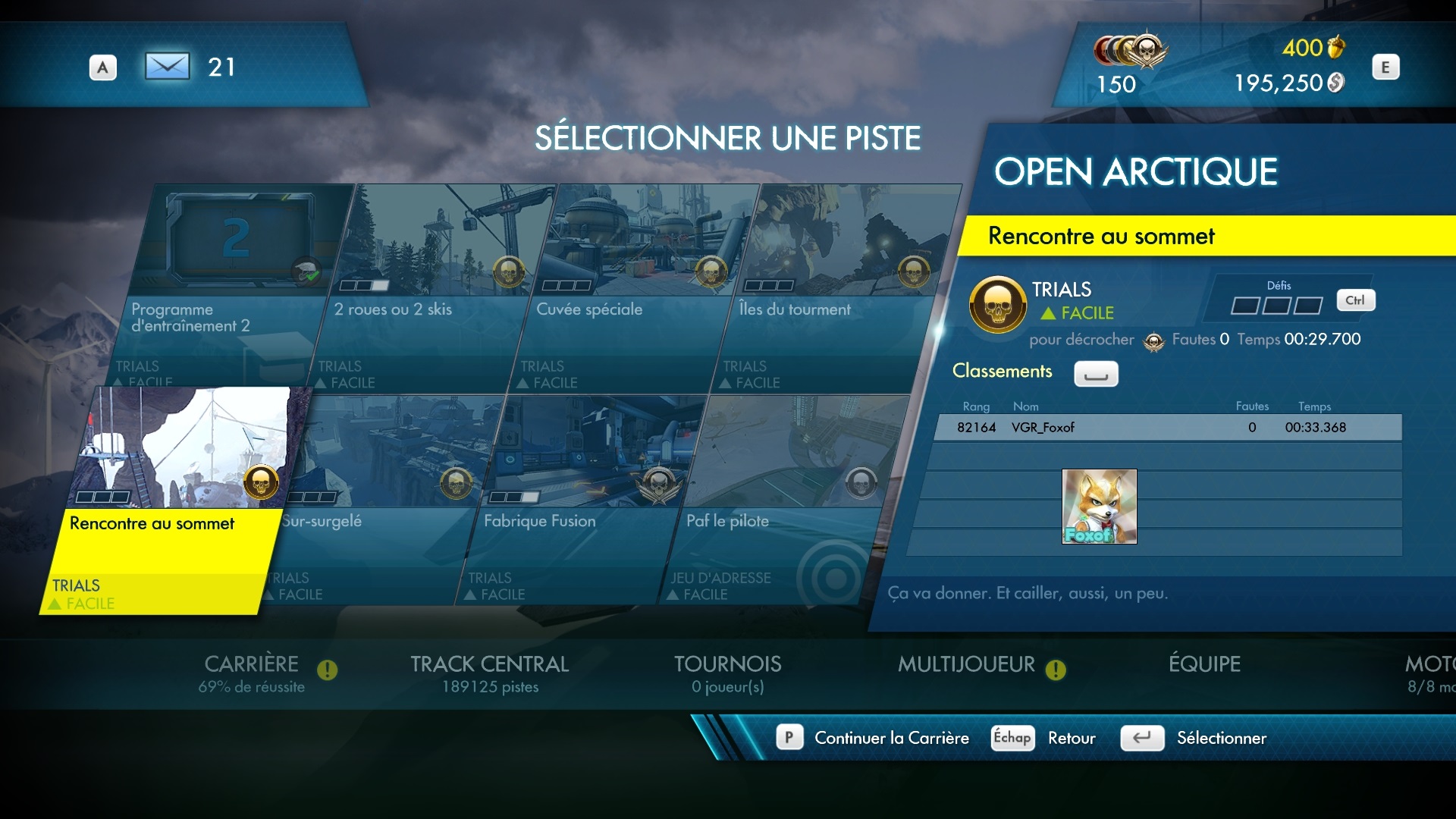This screenshot has width=1456, height=819.
Task: Select the Paf le pilote skill game
Action: point(781,500)
